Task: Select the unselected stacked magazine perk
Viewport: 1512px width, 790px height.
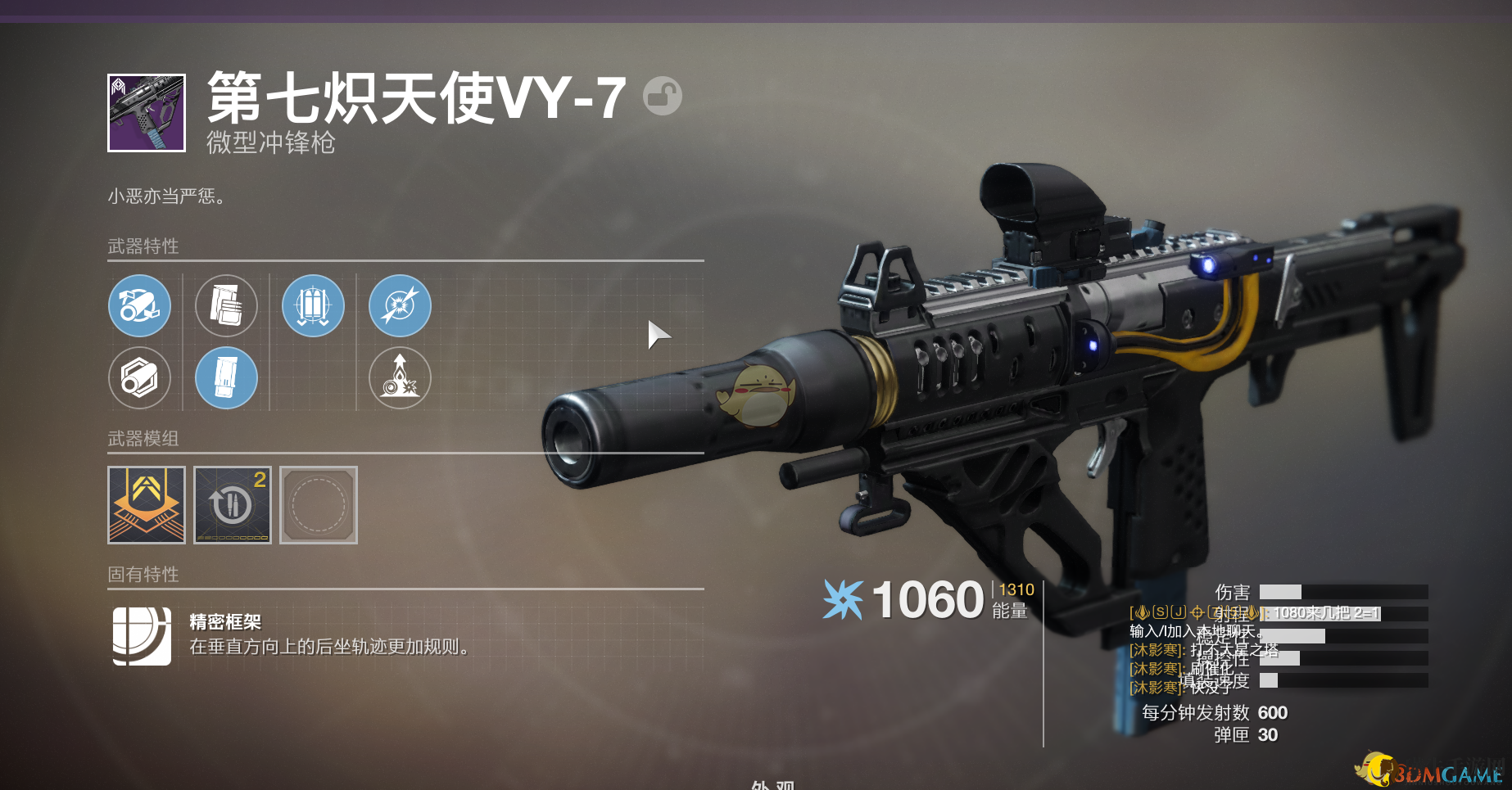Action: click(227, 306)
